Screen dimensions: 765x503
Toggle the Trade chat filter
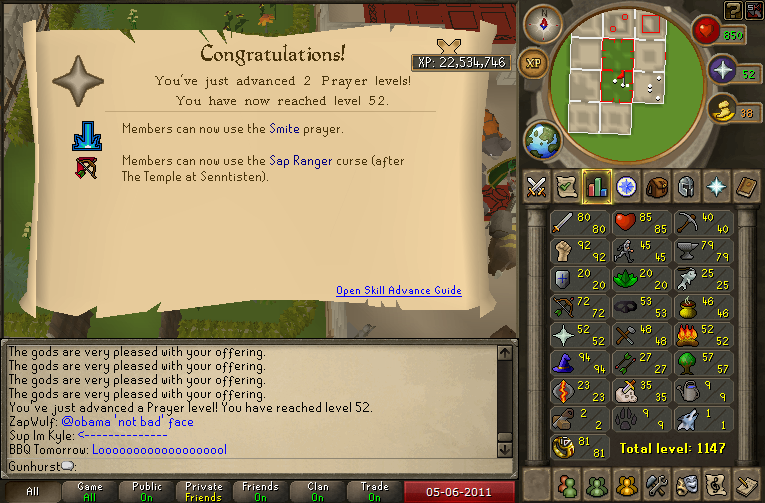click(375, 491)
